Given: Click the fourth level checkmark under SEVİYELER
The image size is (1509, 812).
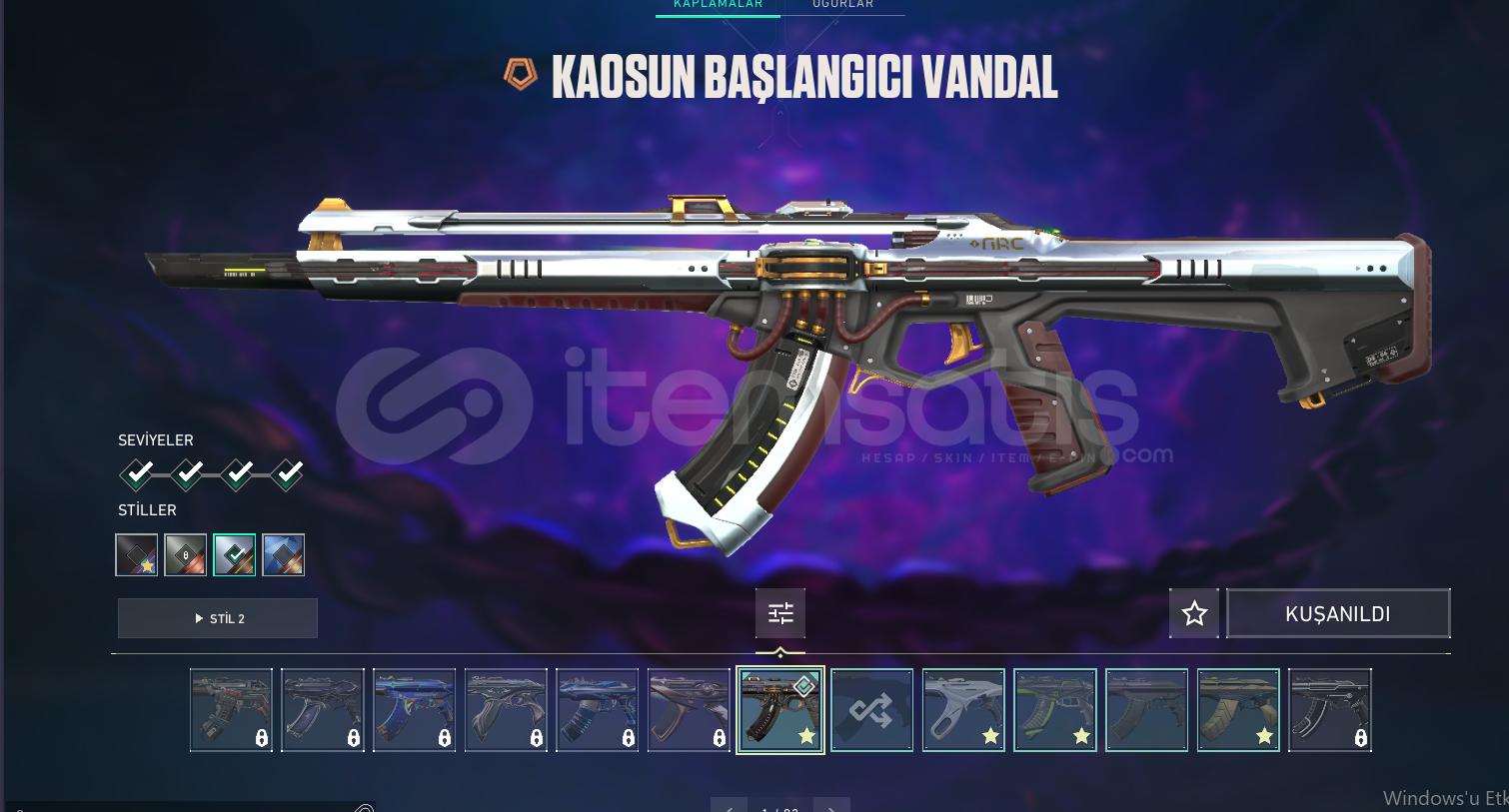Looking at the screenshot, I should 287,475.
